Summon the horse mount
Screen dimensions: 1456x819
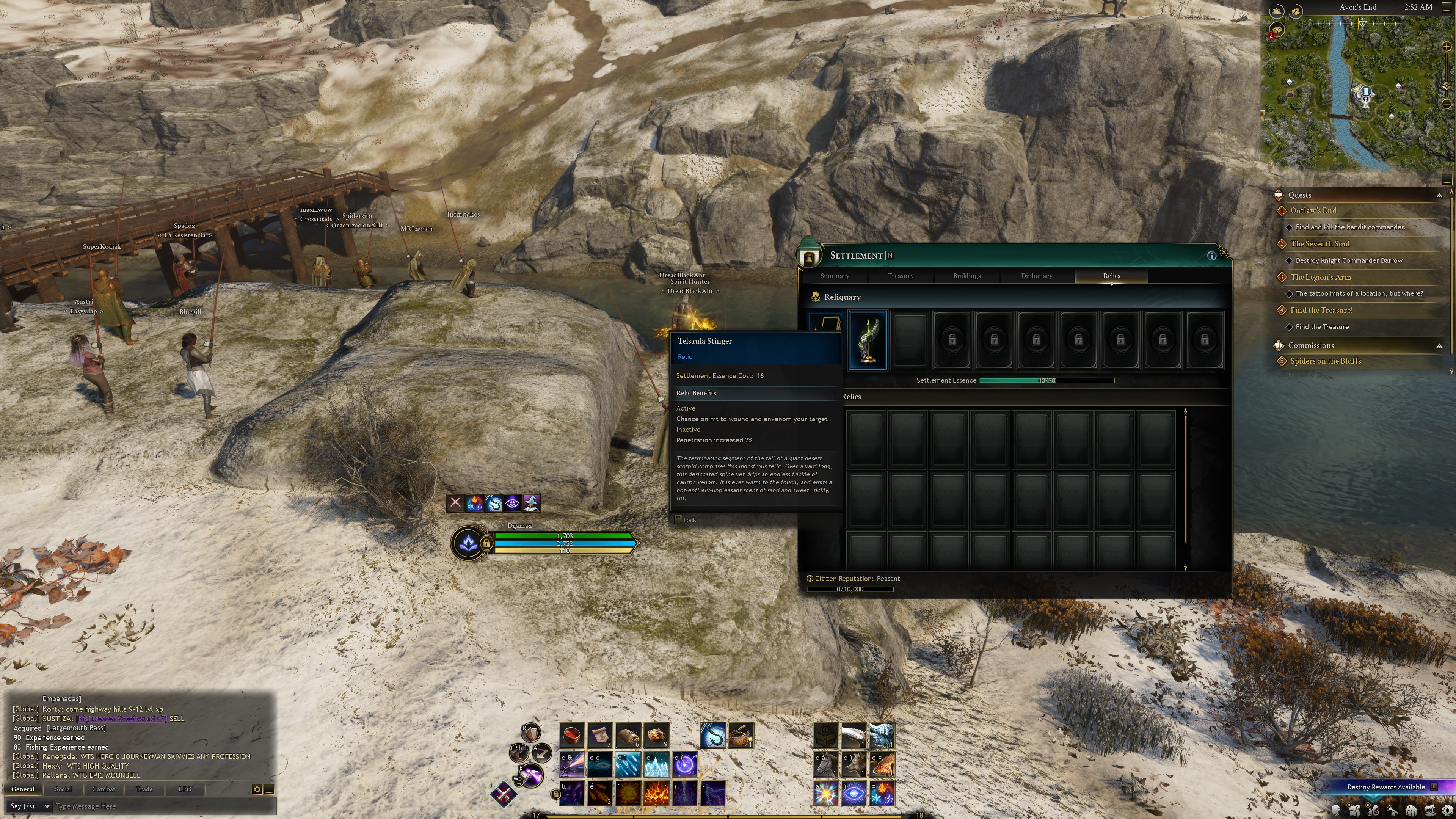tap(825, 765)
